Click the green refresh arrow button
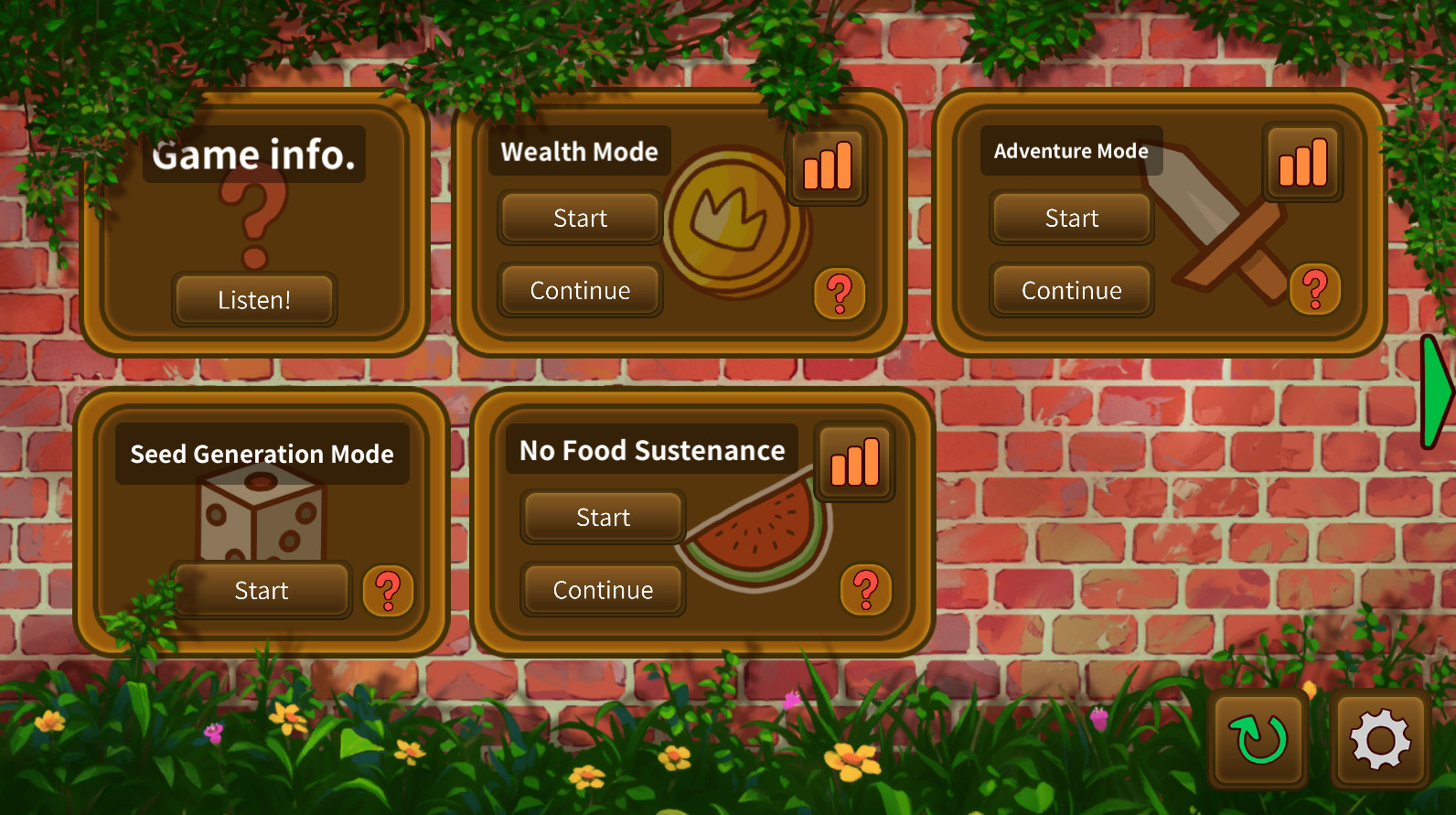 pyautogui.click(x=1260, y=739)
